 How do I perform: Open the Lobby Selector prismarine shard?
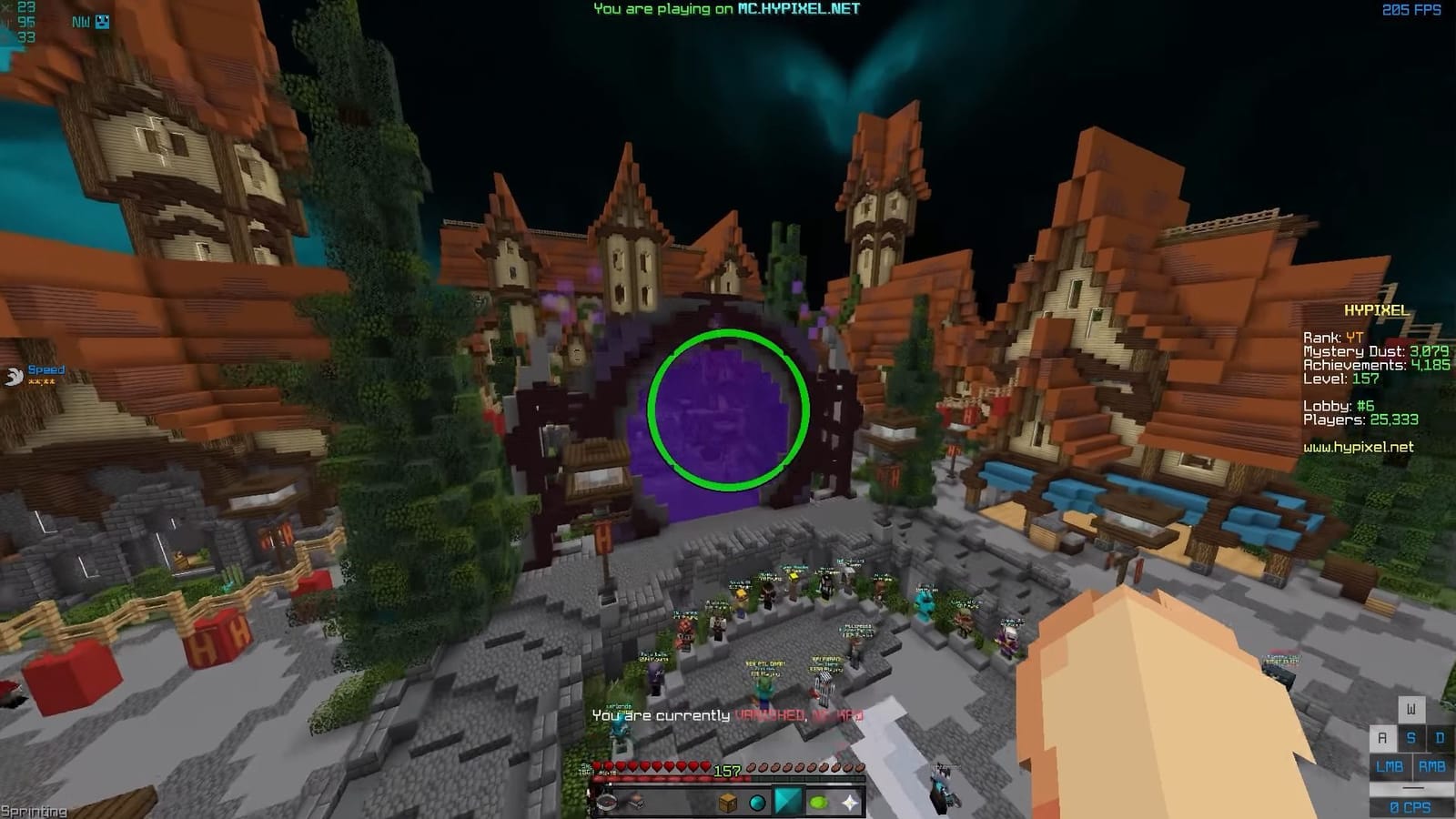coord(788,801)
